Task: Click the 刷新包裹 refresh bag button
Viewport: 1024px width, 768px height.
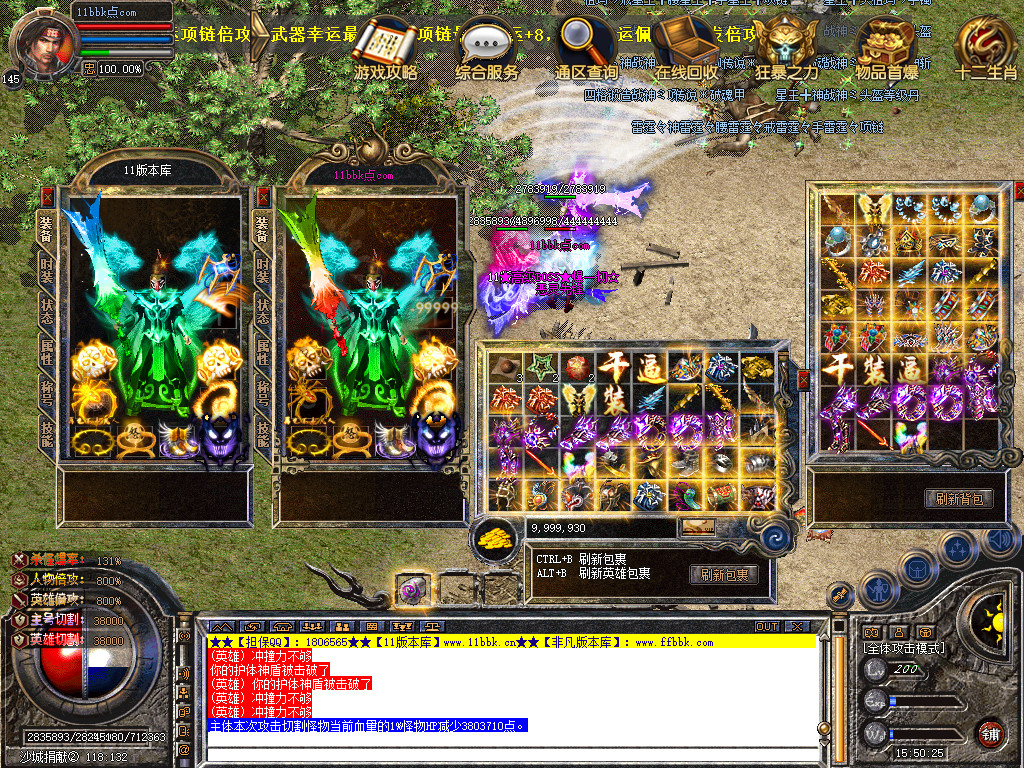Action: click(723, 575)
